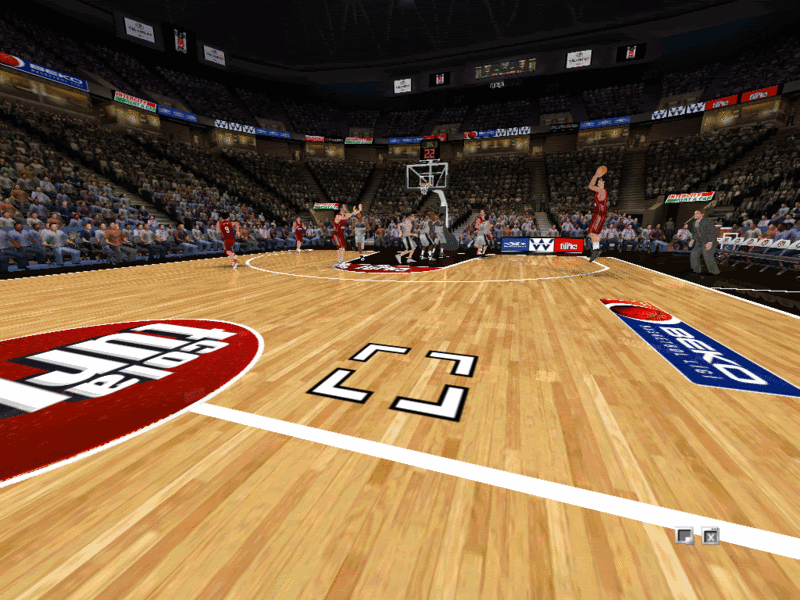Click the window resize icon button
Screen dimensions: 800x600
tap(684, 536)
